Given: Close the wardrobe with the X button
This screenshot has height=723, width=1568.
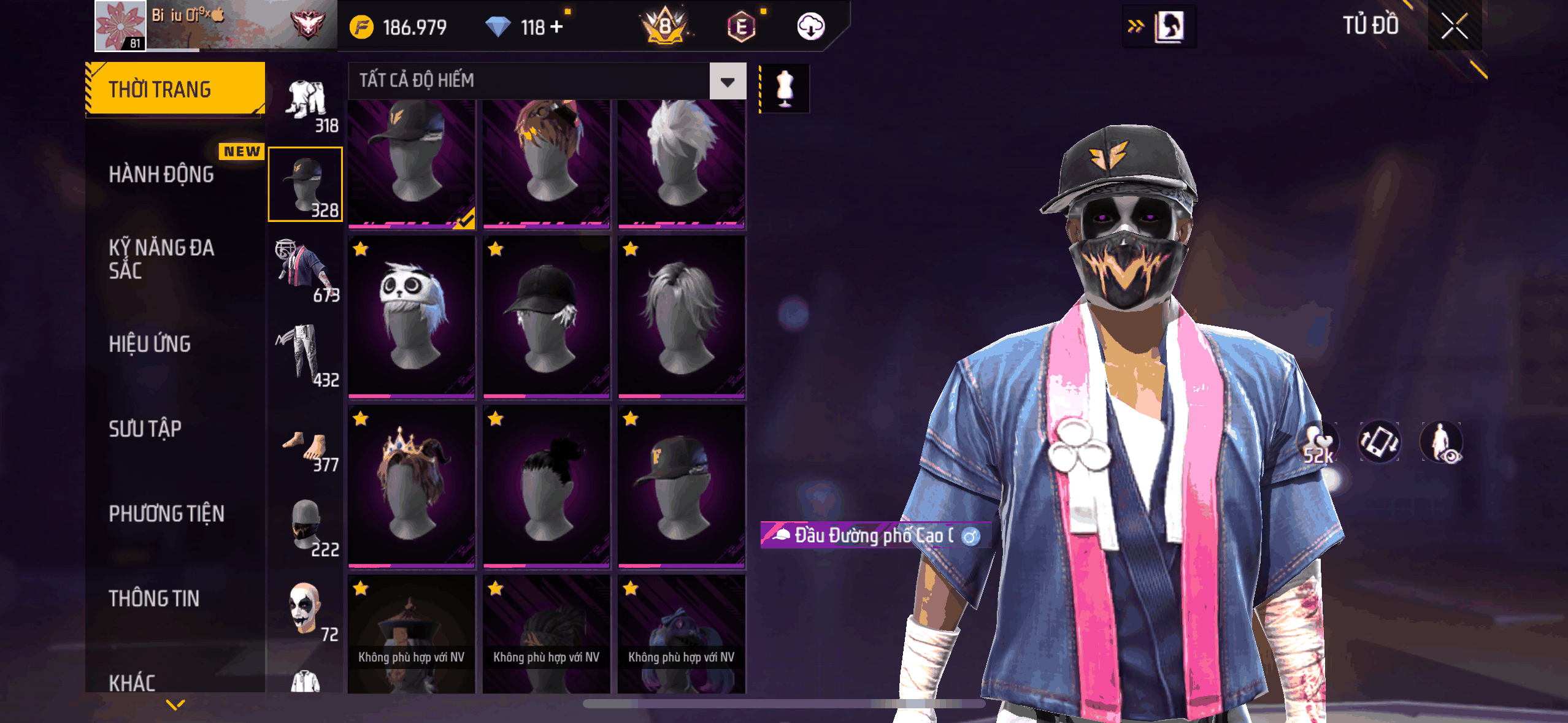Looking at the screenshot, I should (1454, 26).
